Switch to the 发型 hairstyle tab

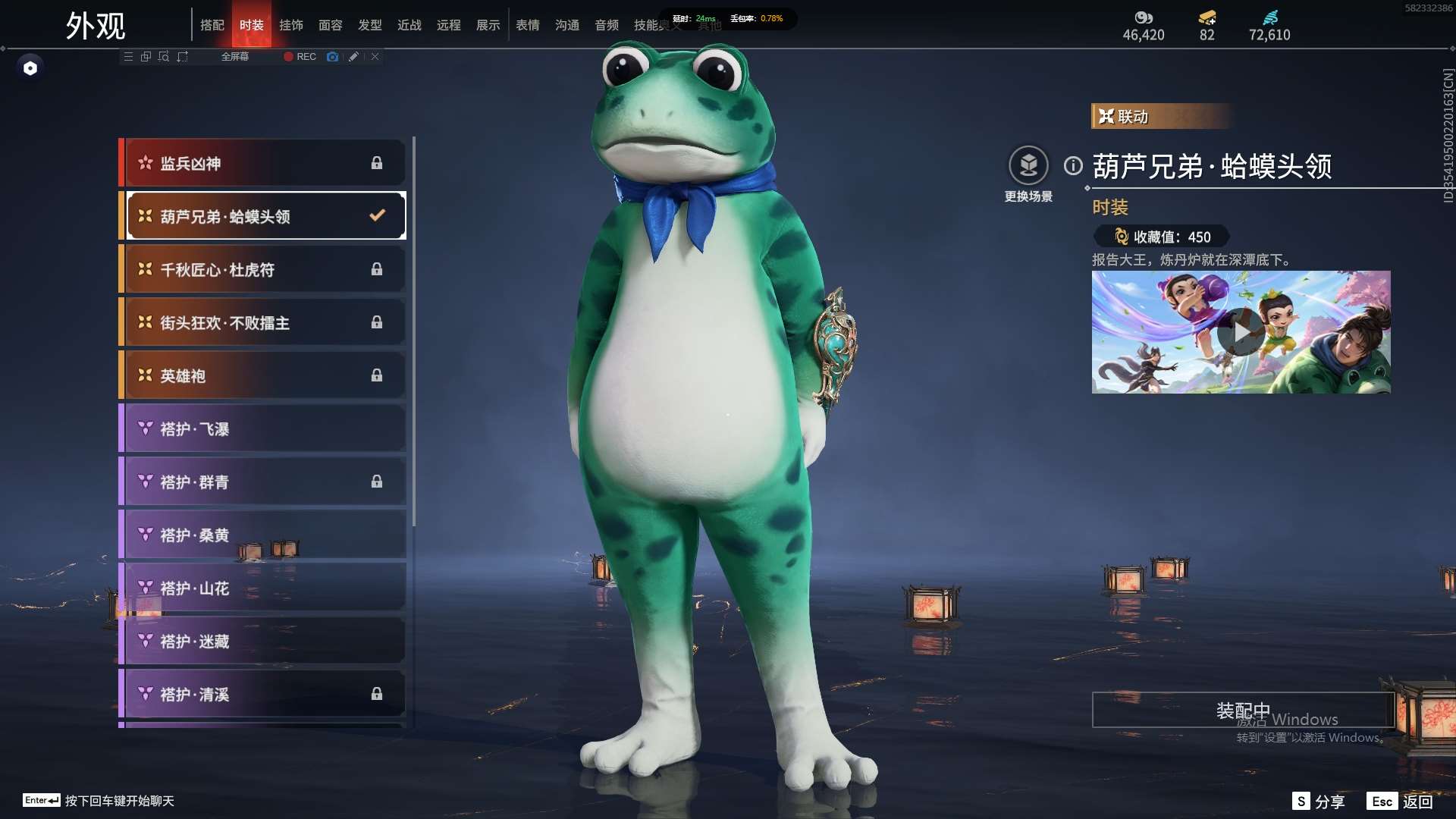tap(370, 25)
